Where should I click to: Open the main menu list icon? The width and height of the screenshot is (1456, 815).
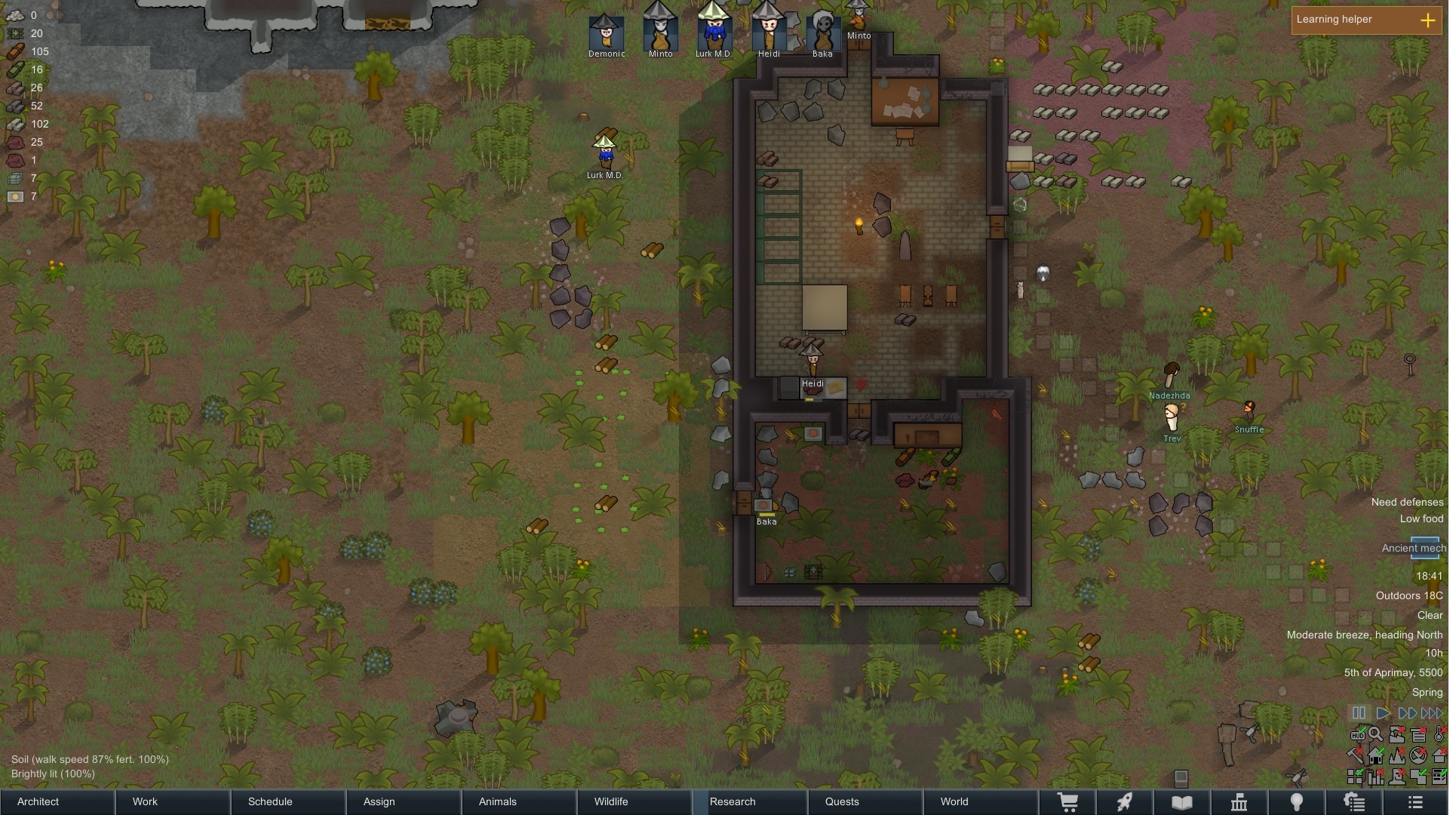[x=1415, y=802]
